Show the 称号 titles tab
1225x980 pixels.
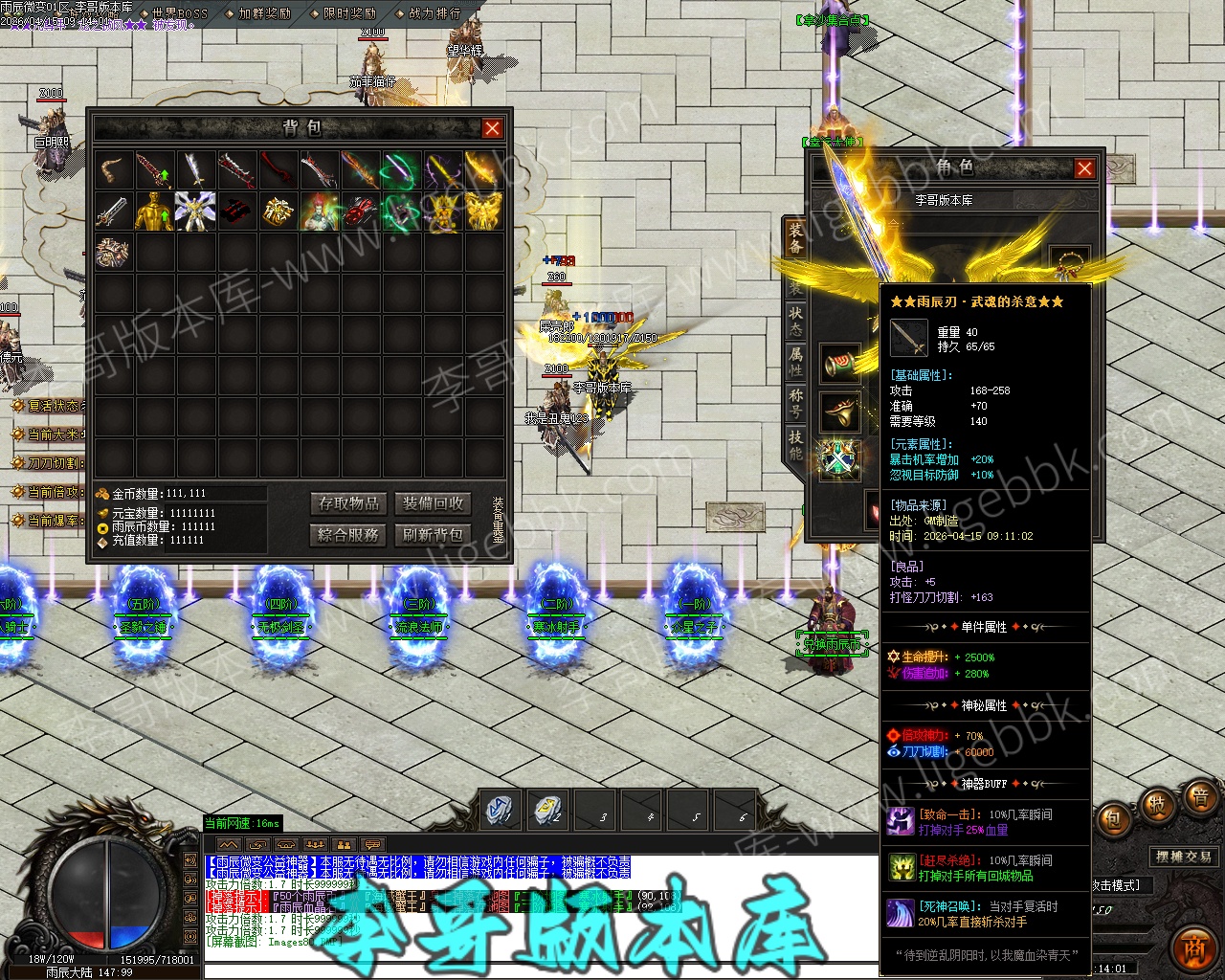coord(795,402)
